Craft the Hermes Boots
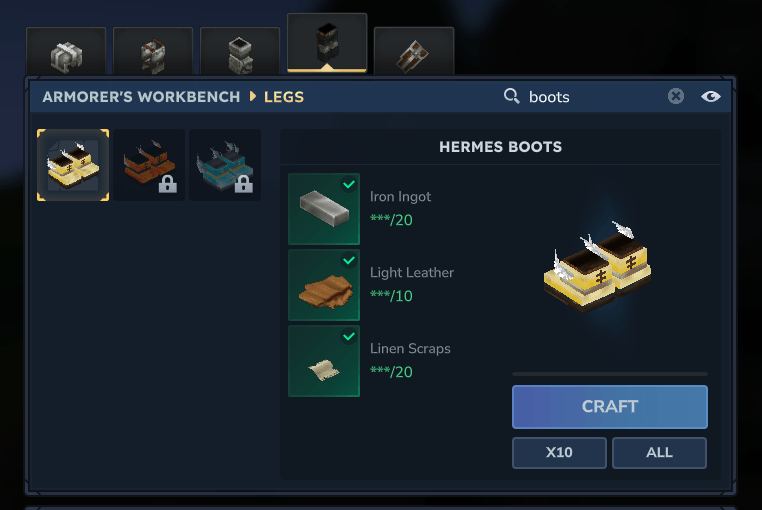The height and width of the screenshot is (510, 762). [609, 407]
